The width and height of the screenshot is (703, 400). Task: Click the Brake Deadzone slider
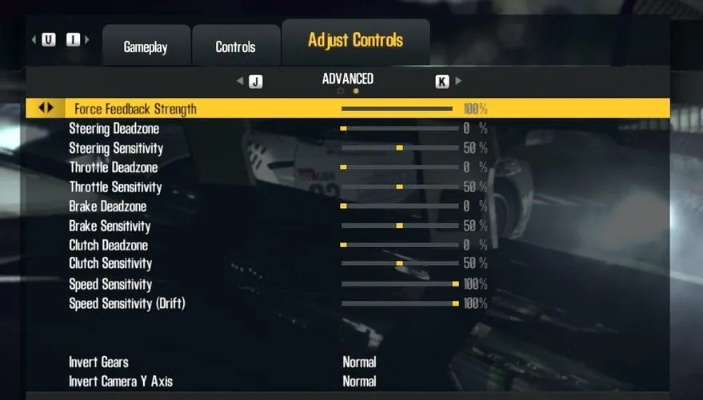point(398,206)
